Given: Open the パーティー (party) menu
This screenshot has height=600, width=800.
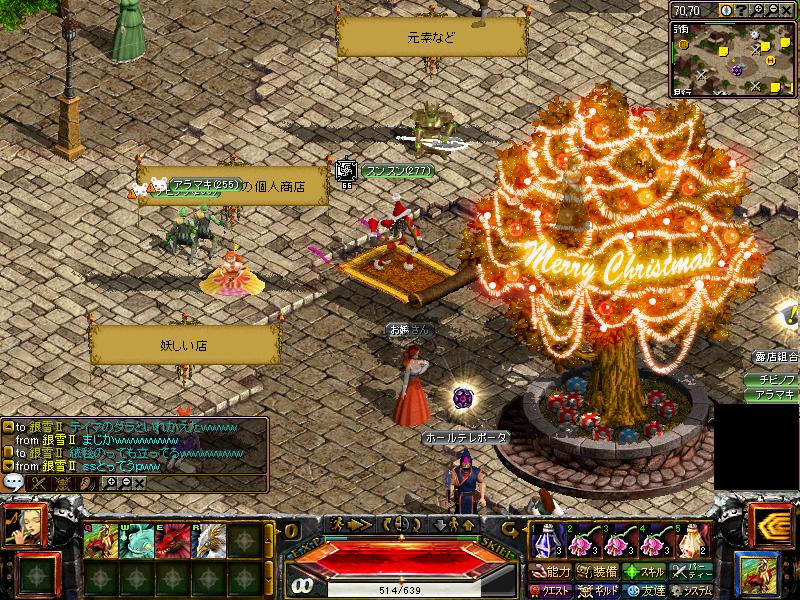Looking at the screenshot, I should (693, 572).
